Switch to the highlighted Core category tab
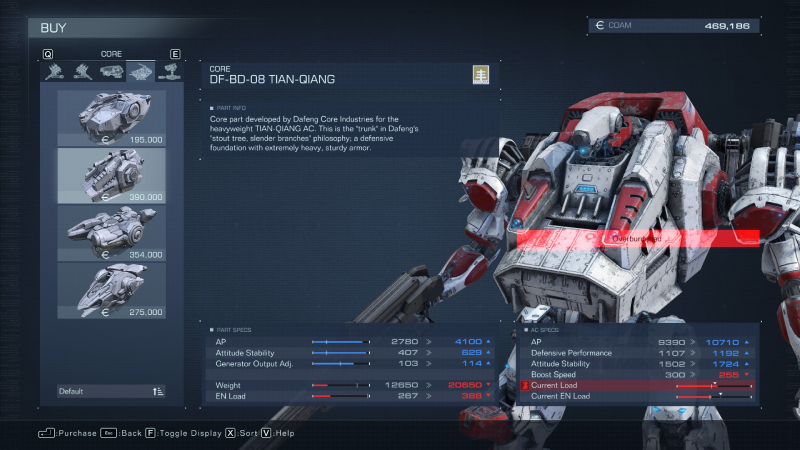Image resolution: width=800 pixels, height=450 pixels. (x=140, y=71)
